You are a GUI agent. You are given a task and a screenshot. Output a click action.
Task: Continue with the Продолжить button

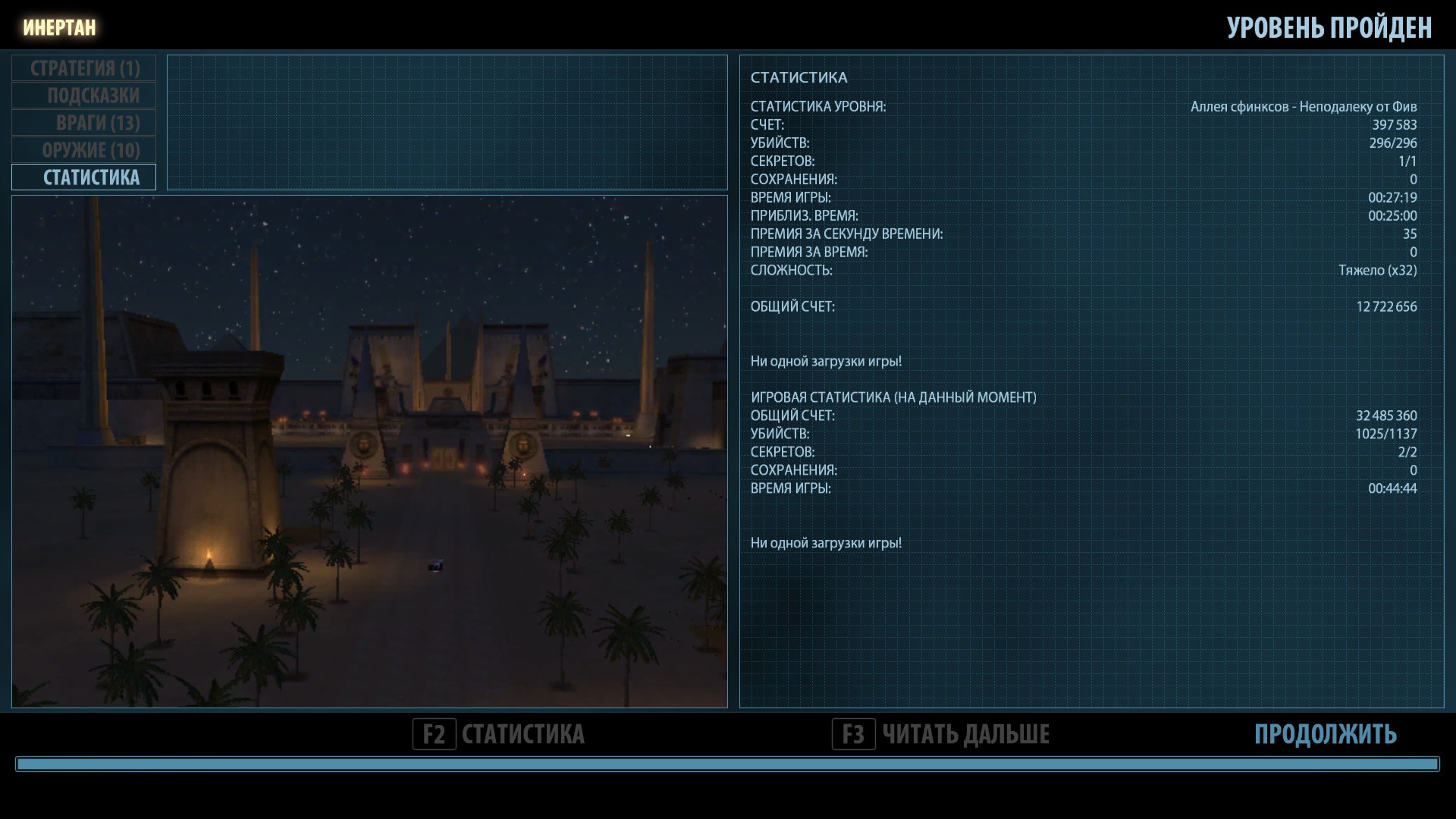(x=1325, y=734)
